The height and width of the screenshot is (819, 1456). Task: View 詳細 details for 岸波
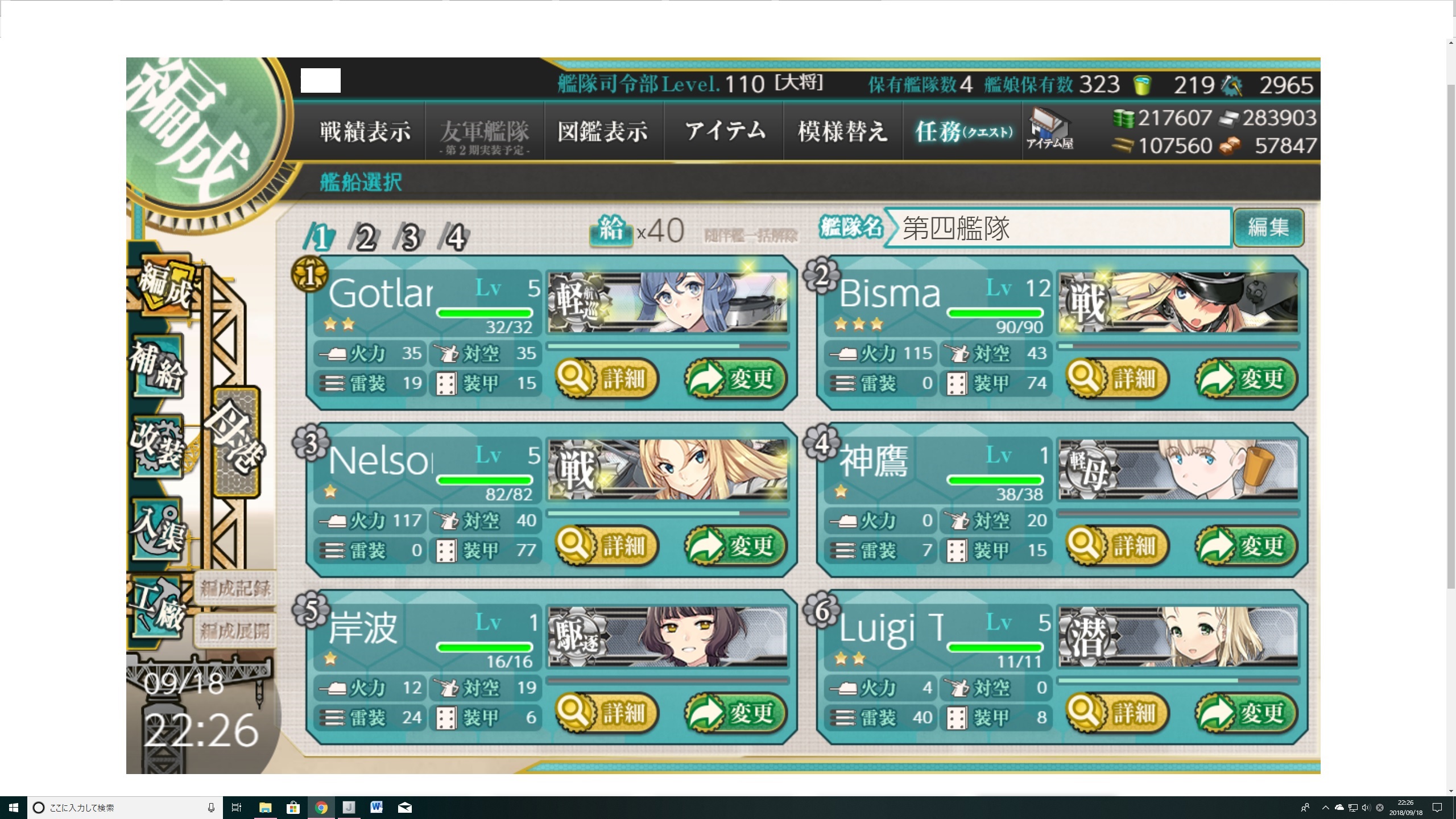(607, 713)
